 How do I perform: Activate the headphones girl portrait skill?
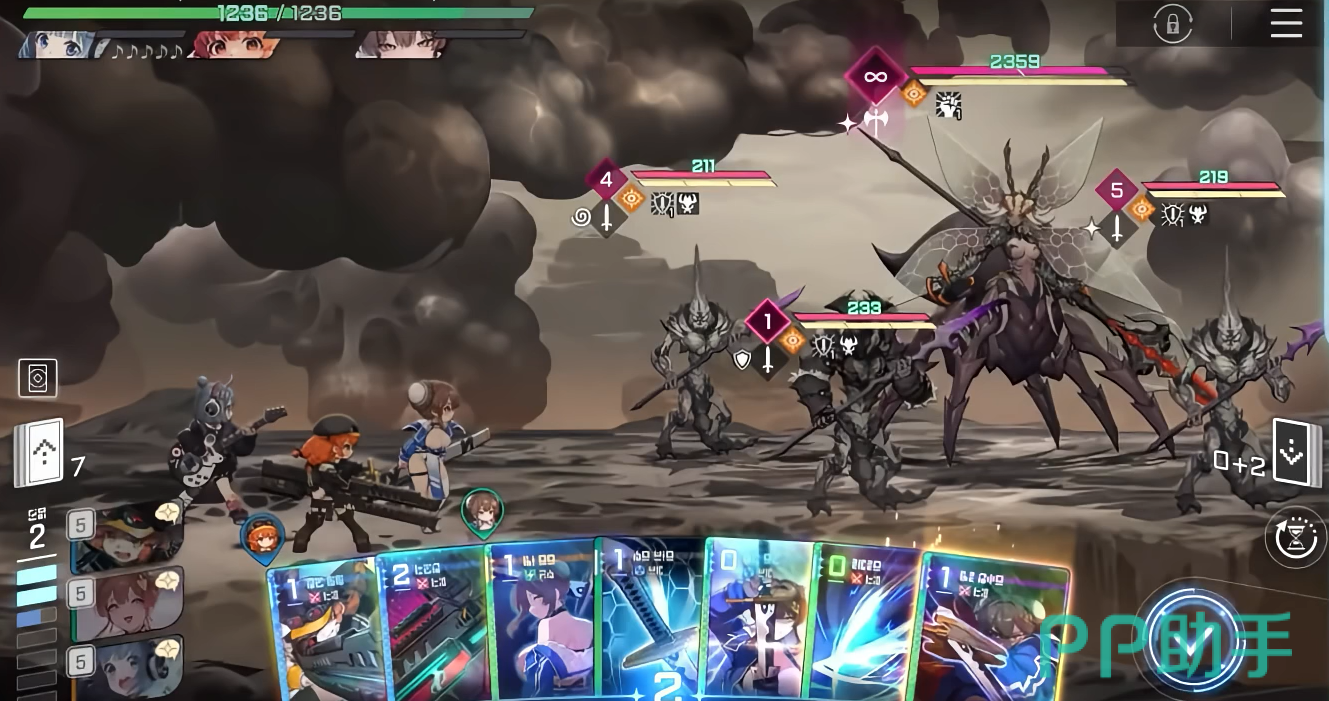click(128, 668)
